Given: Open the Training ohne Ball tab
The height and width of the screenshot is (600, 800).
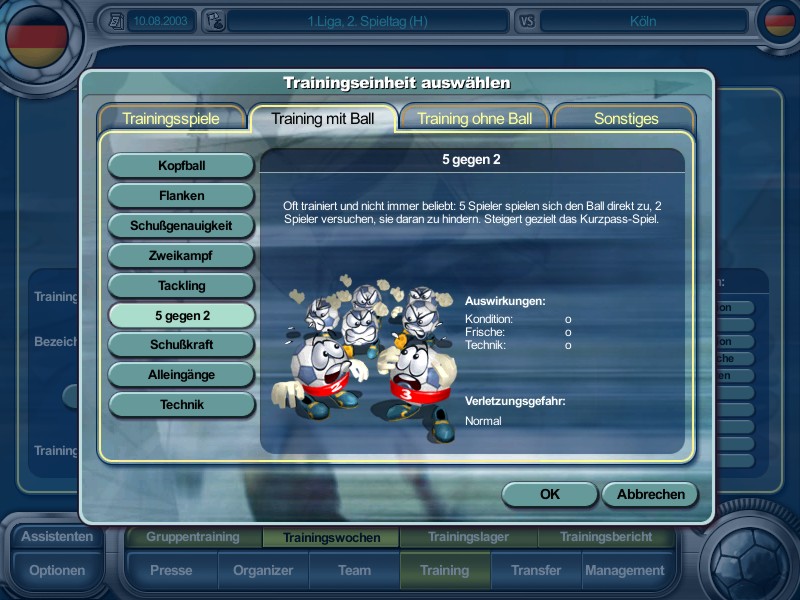Looking at the screenshot, I should 474,118.
